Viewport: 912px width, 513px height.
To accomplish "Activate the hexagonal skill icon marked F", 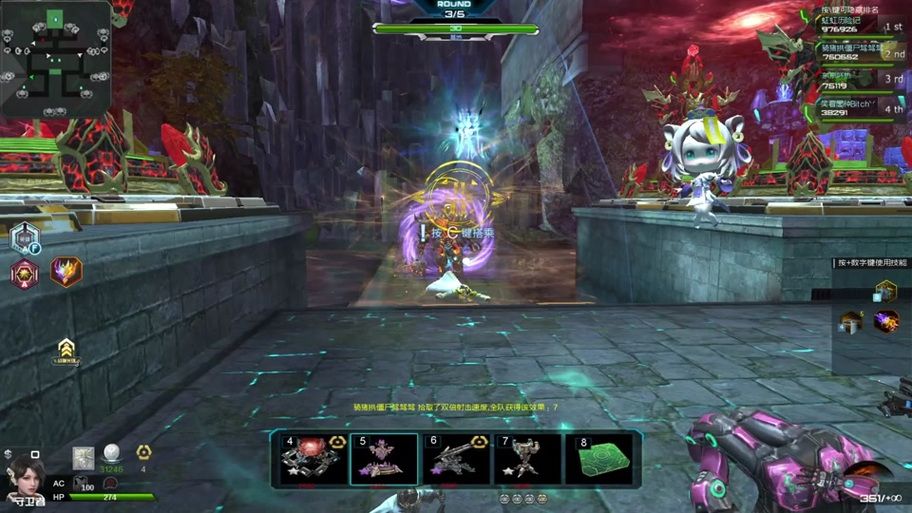I will point(25,237).
